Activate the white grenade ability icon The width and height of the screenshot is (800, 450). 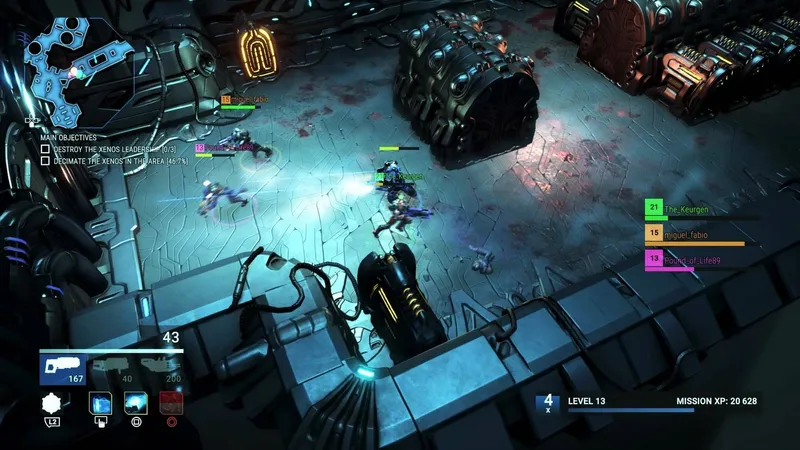[x=53, y=404]
